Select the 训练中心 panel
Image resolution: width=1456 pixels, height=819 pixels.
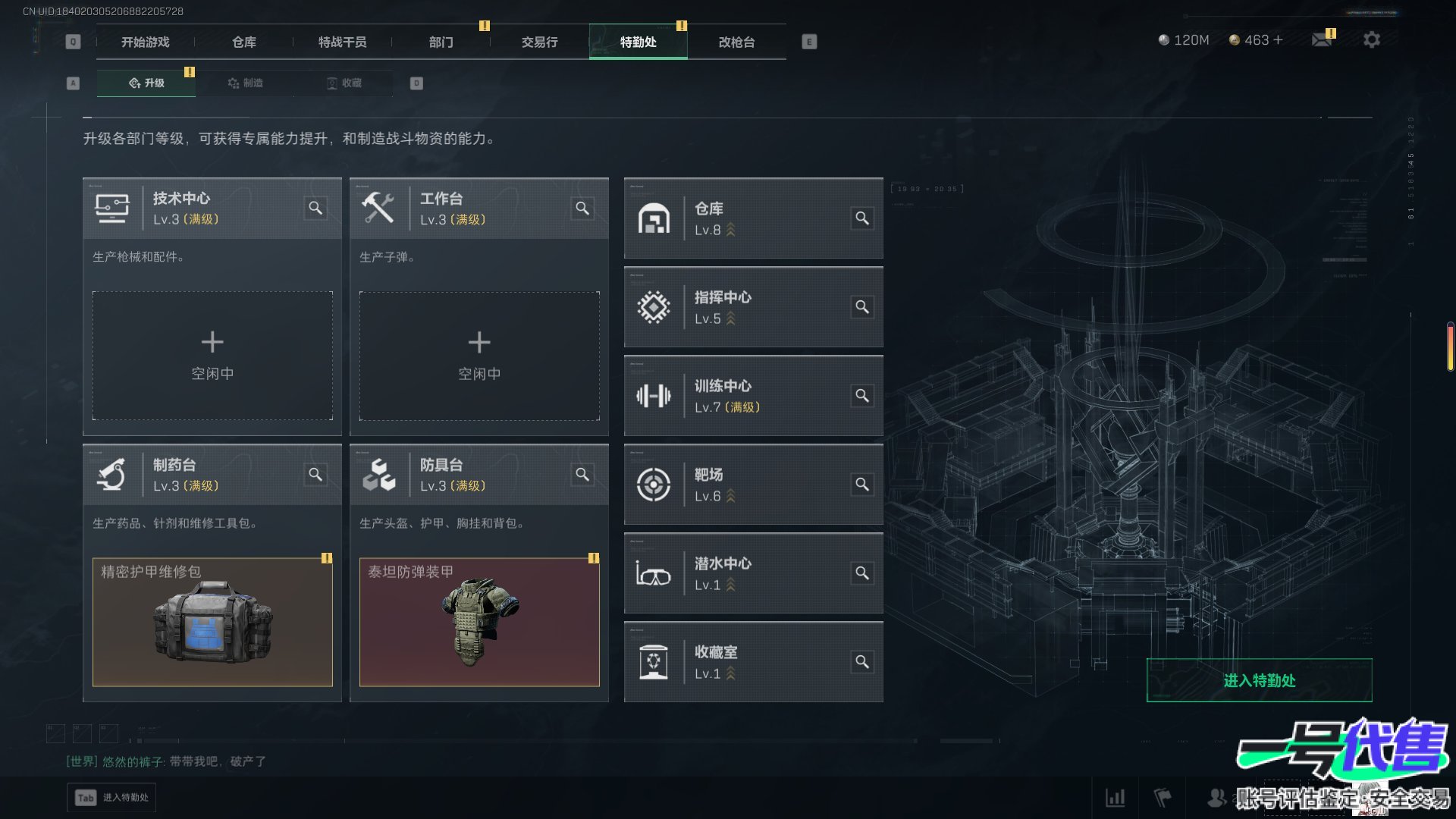point(752,396)
